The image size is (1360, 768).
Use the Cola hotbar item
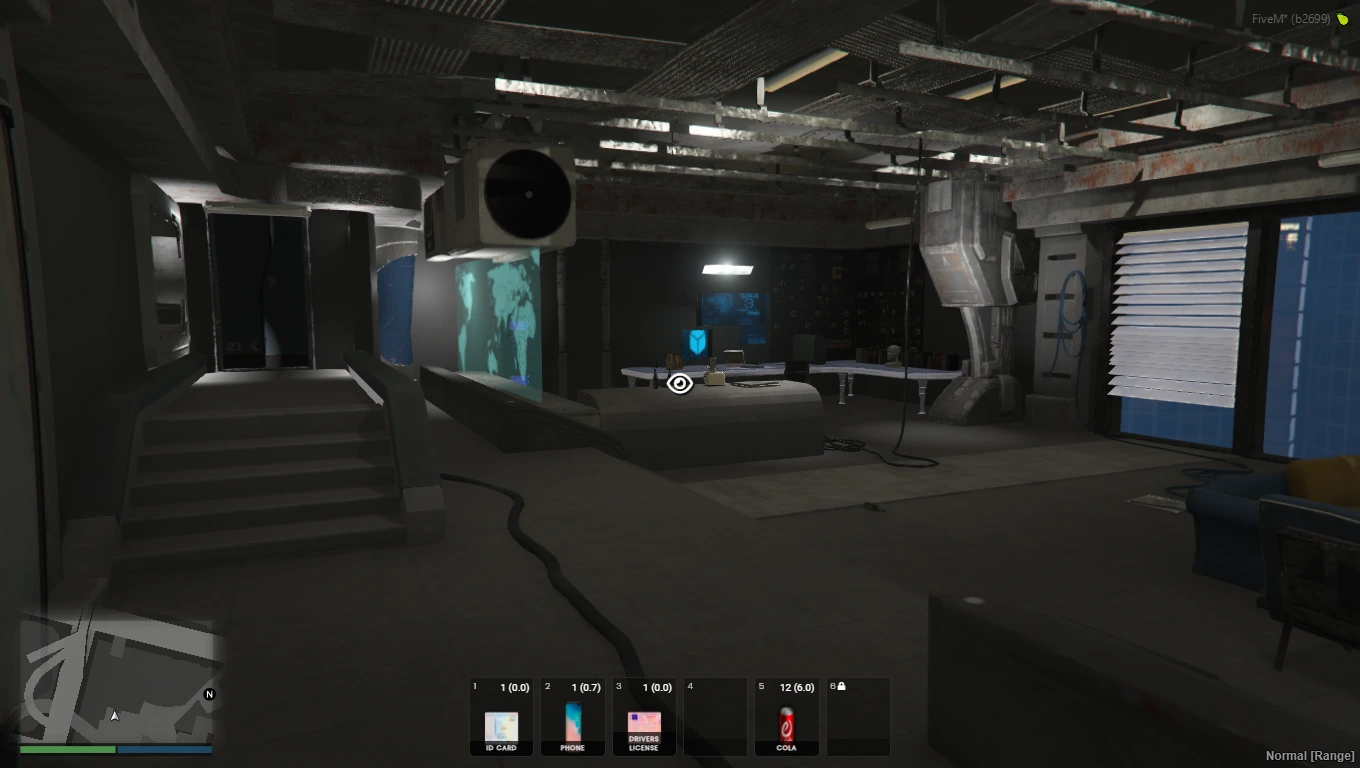(787, 717)
